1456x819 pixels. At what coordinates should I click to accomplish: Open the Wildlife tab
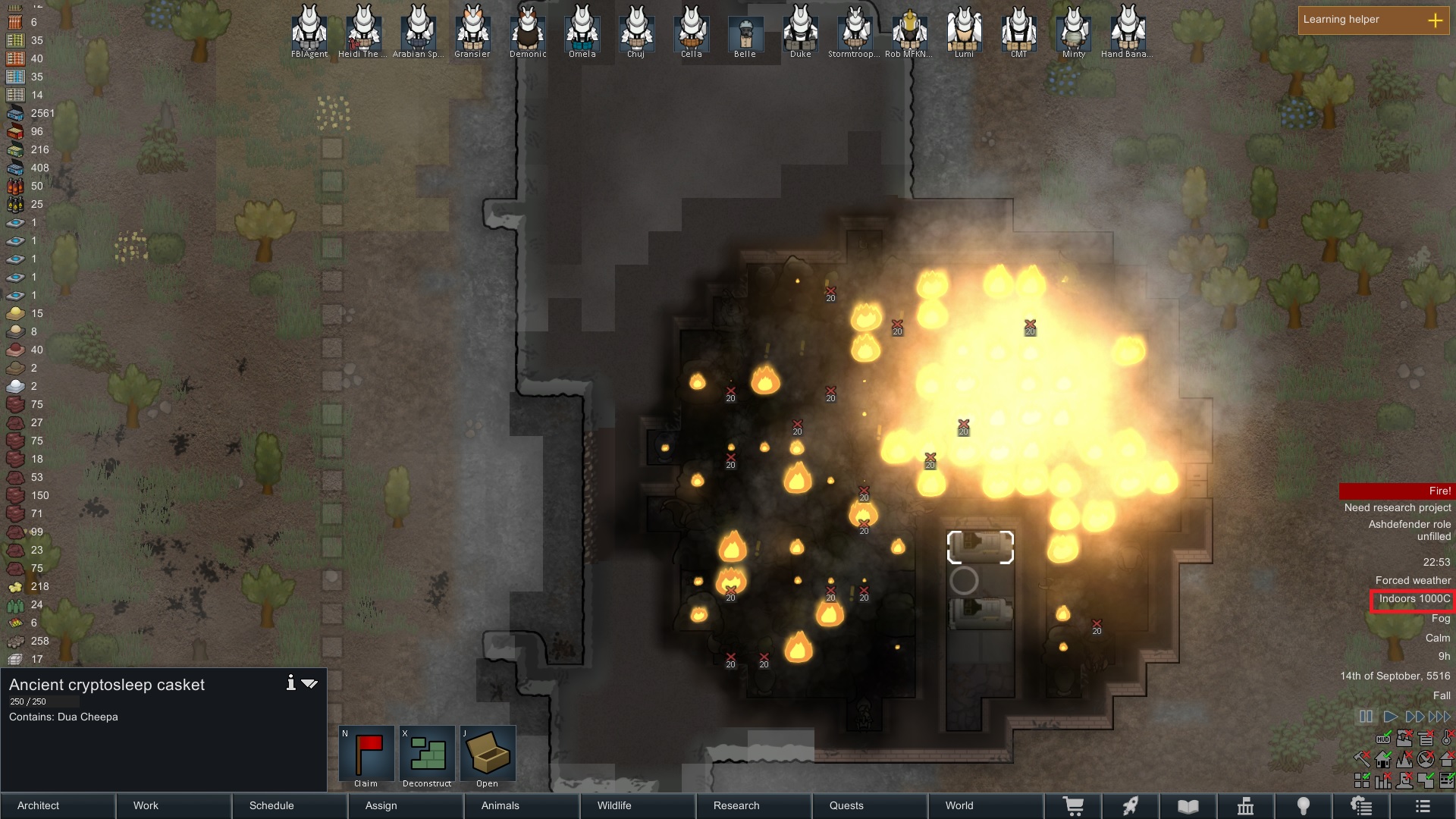click(614, 805)
